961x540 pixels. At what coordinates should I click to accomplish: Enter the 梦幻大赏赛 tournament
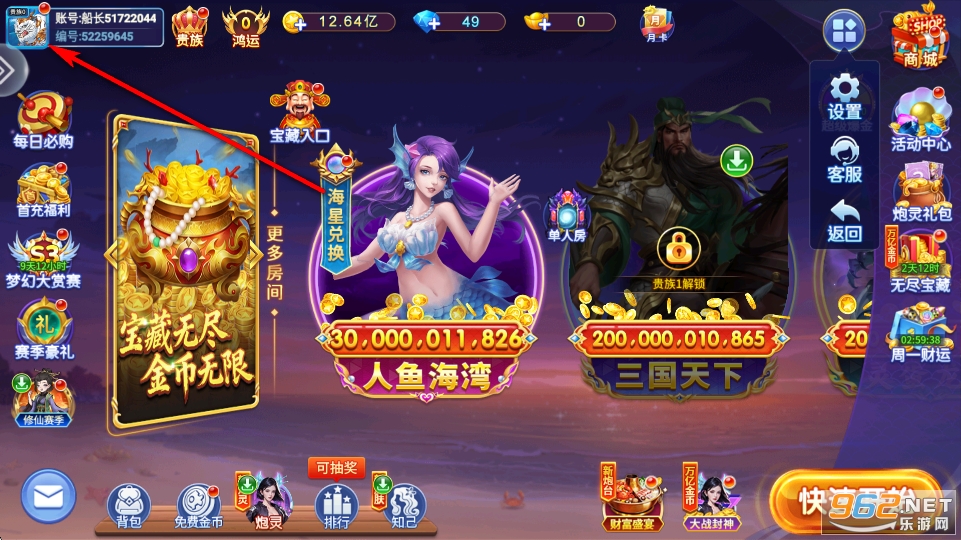(44, 258)
